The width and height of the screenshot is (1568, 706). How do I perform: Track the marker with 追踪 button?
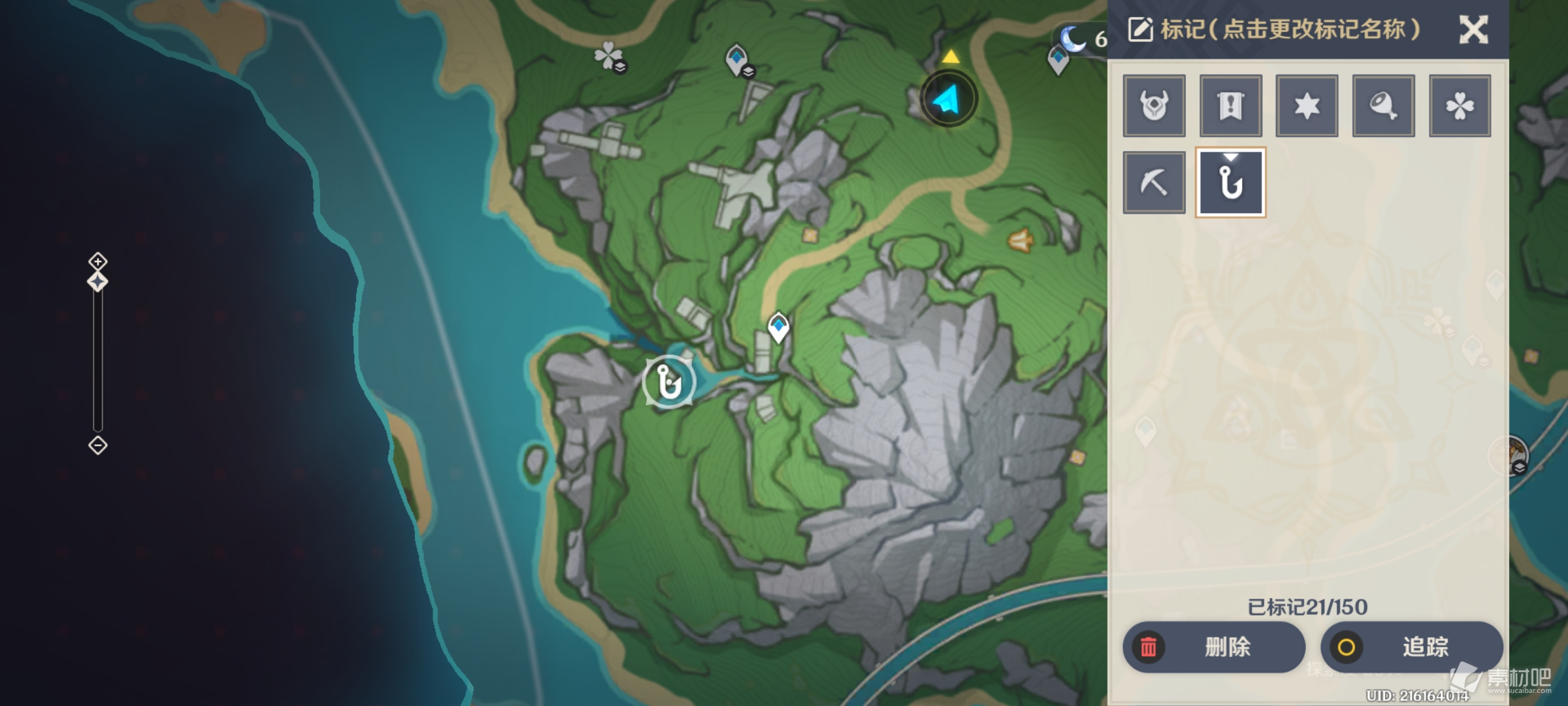pos(1411,647)
